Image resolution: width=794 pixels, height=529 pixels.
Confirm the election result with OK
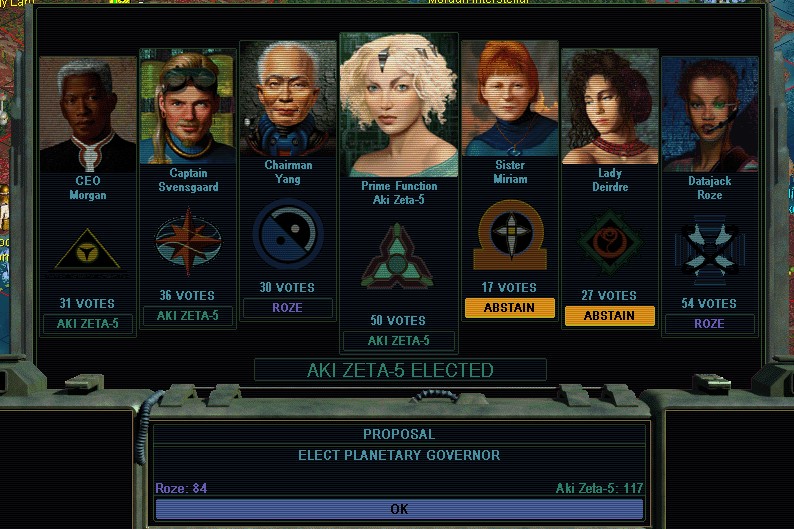pos(399,509)
